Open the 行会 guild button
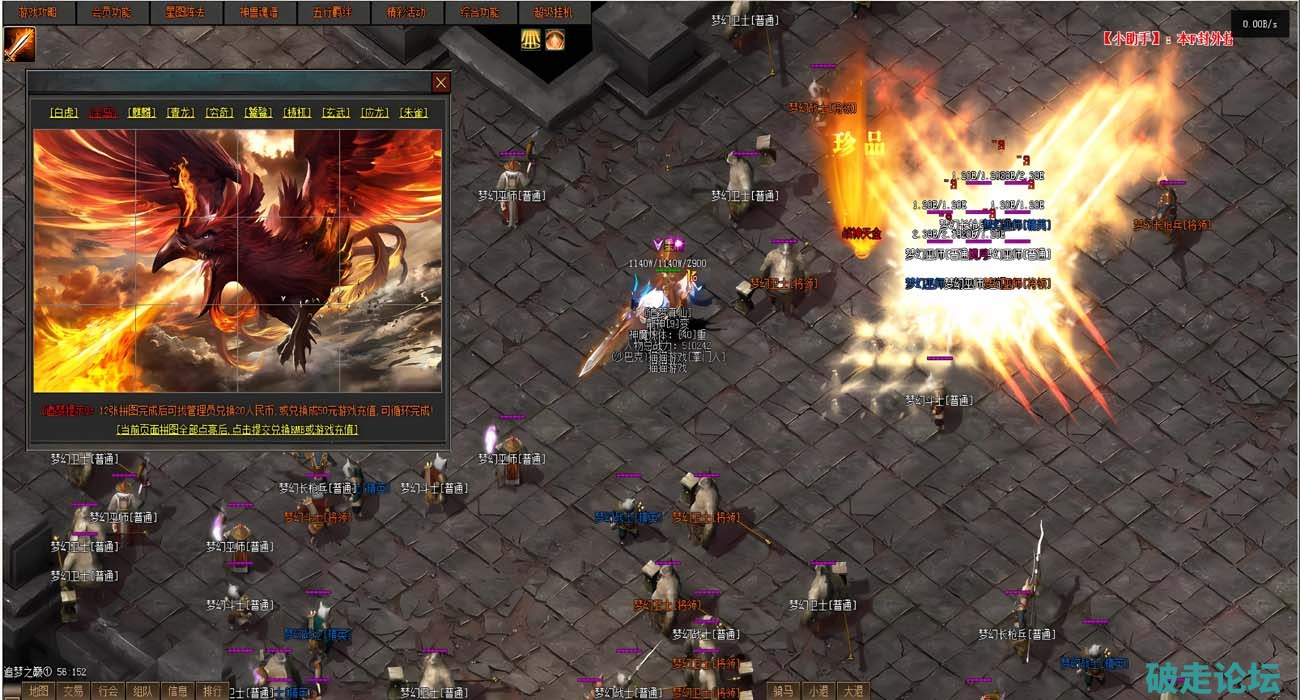The image size is (1300, 700). [x=107, y=691]
